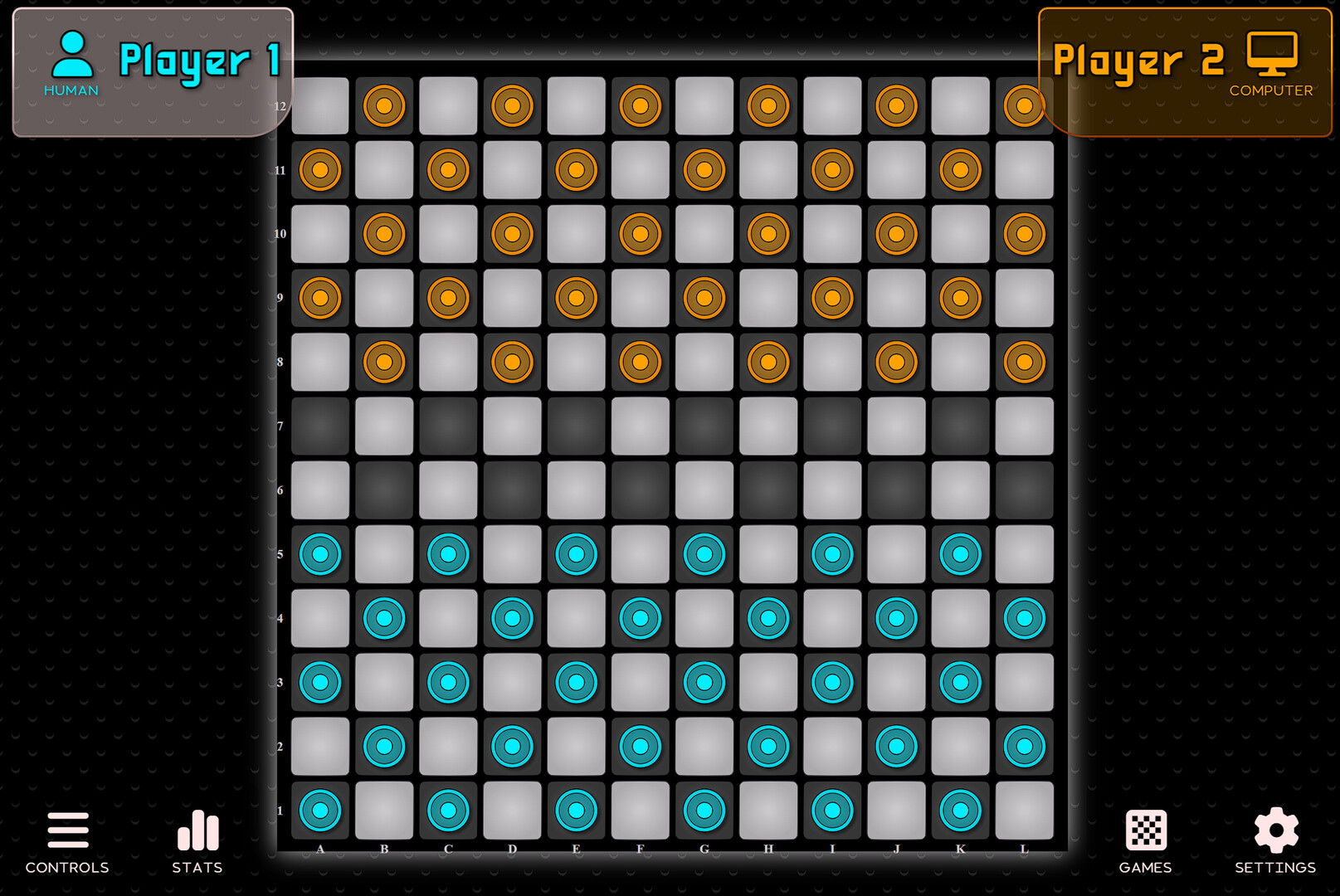Select the orange piece at L8
This screenshot has width=1340, height=896.
tap(1024, 361)
